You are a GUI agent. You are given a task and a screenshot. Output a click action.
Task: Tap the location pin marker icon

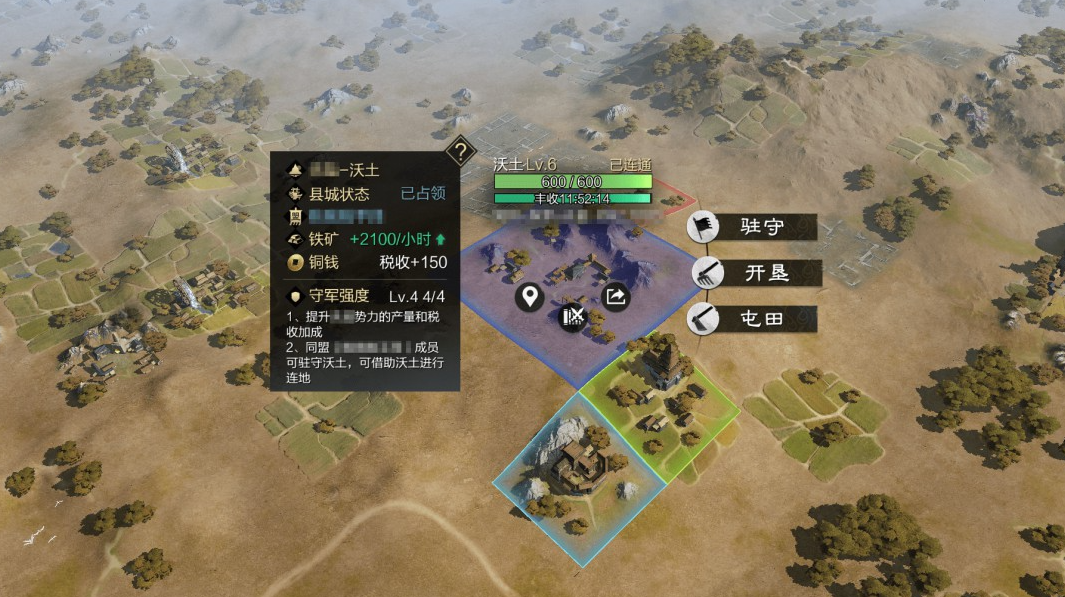530,297
